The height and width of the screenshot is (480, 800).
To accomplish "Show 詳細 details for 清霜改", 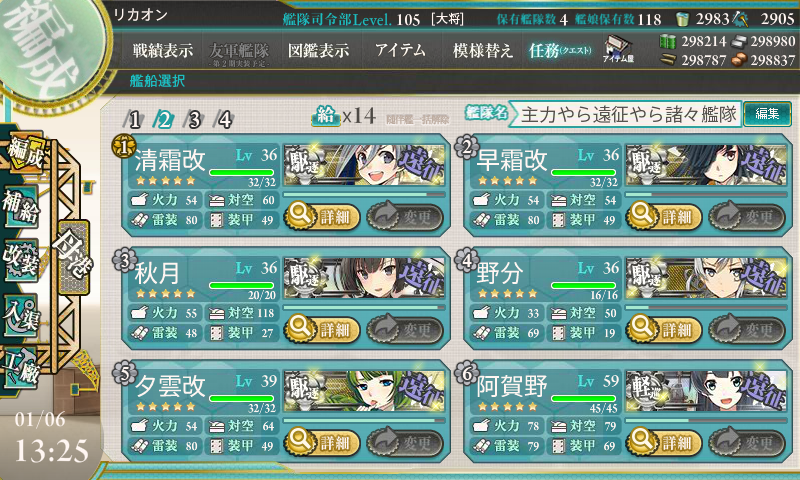I will click(x=320, y=214).
